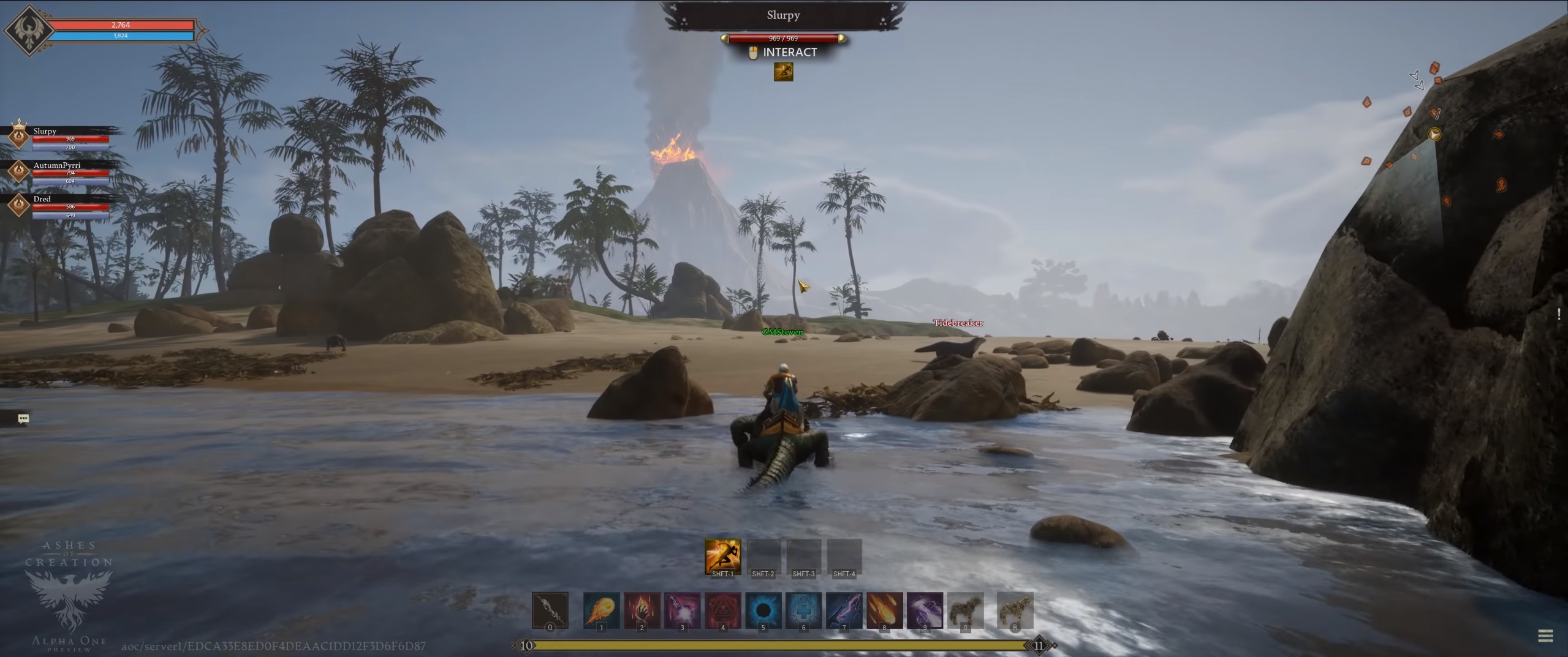This screenshot has height=657, width=1568.
Task: Select the bow weapon slot
Action: (550, 609)
